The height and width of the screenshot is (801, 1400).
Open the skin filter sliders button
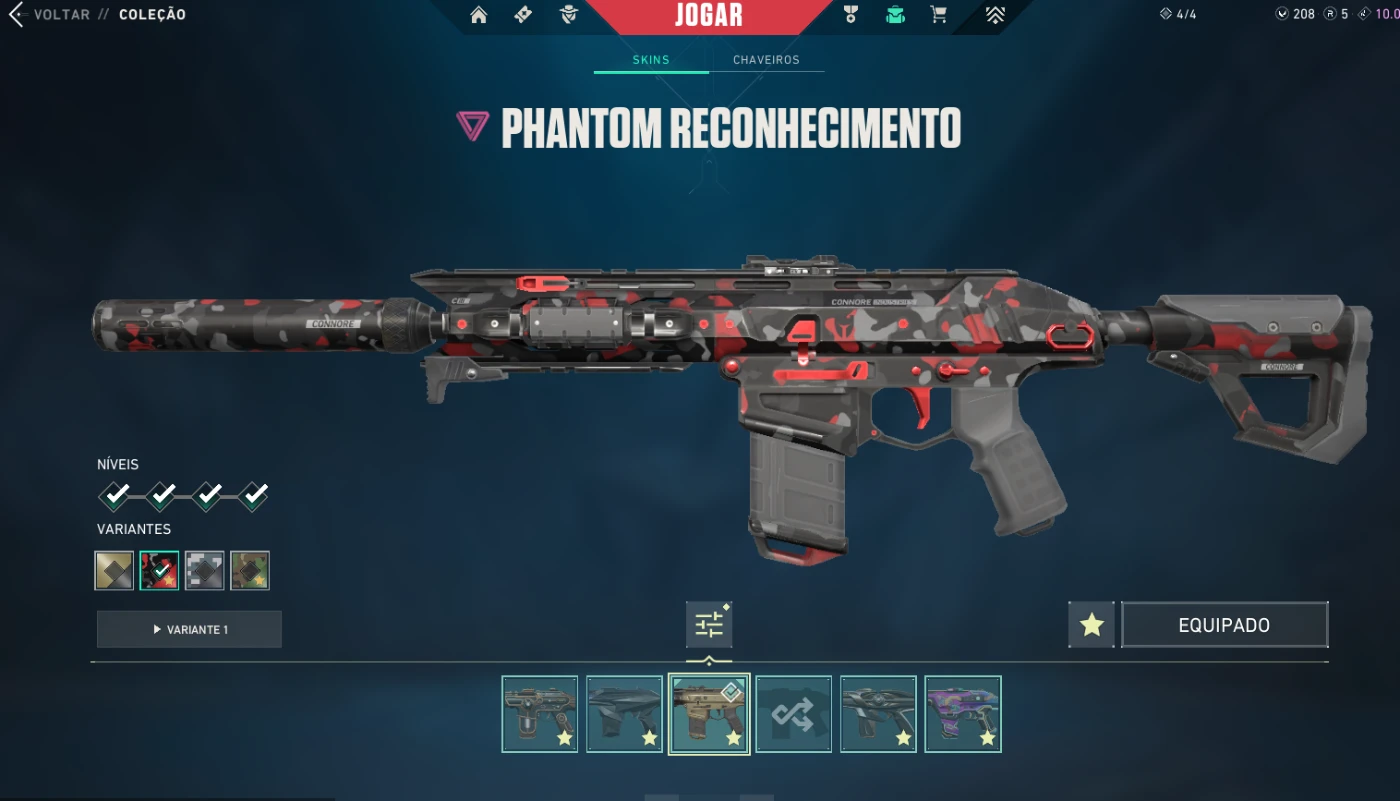click(x=709, y=625)
